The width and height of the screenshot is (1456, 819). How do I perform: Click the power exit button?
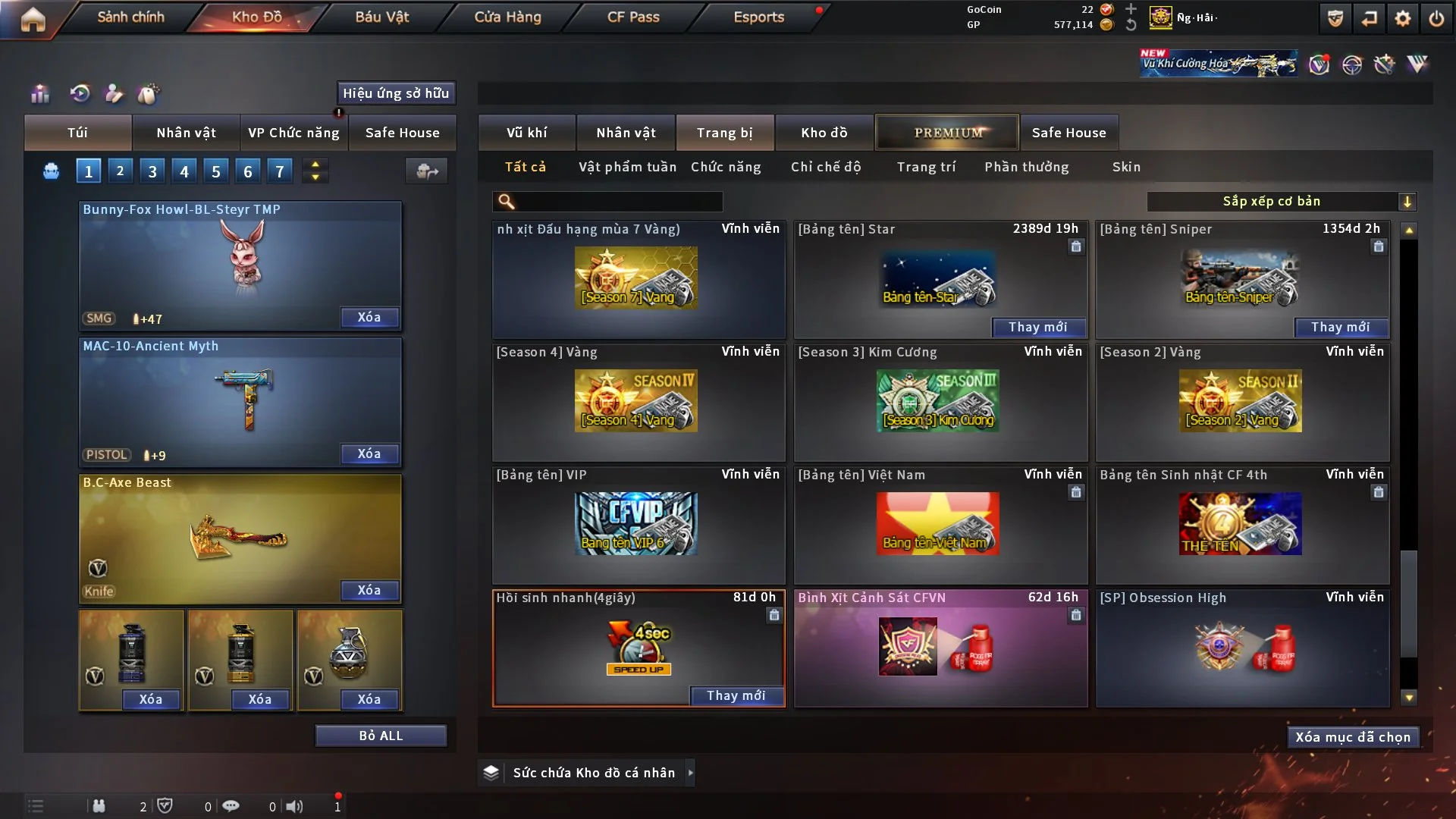[1436, 18]
